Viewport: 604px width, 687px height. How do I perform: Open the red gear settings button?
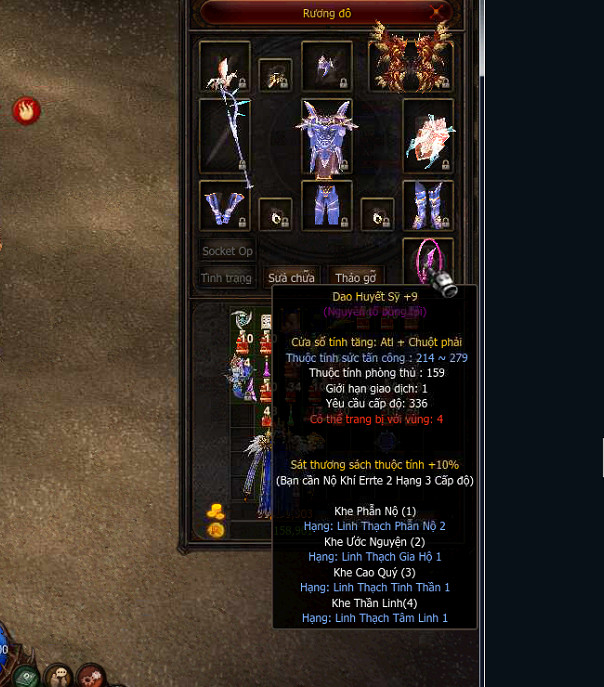coord(91,676)
